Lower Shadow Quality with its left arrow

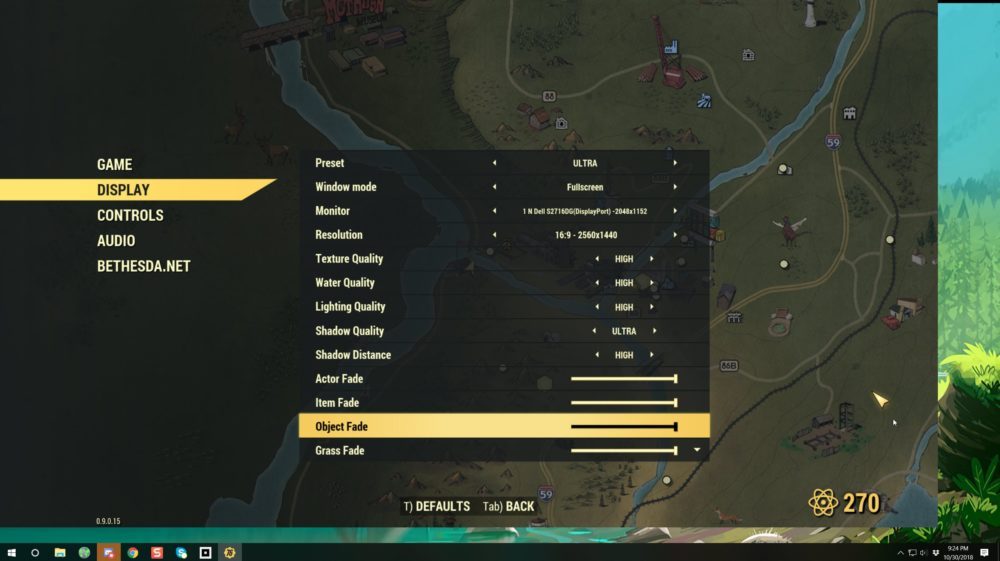click(x=594, y=331)
